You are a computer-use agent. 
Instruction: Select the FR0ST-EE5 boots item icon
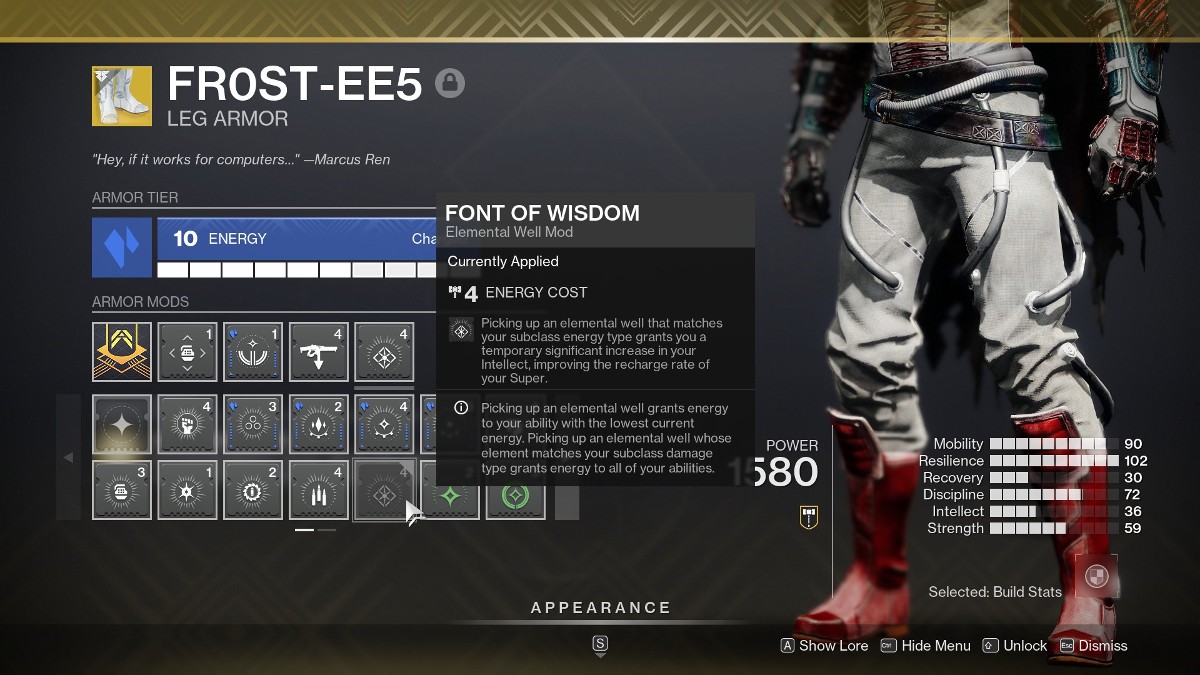(x=122, y=96)
